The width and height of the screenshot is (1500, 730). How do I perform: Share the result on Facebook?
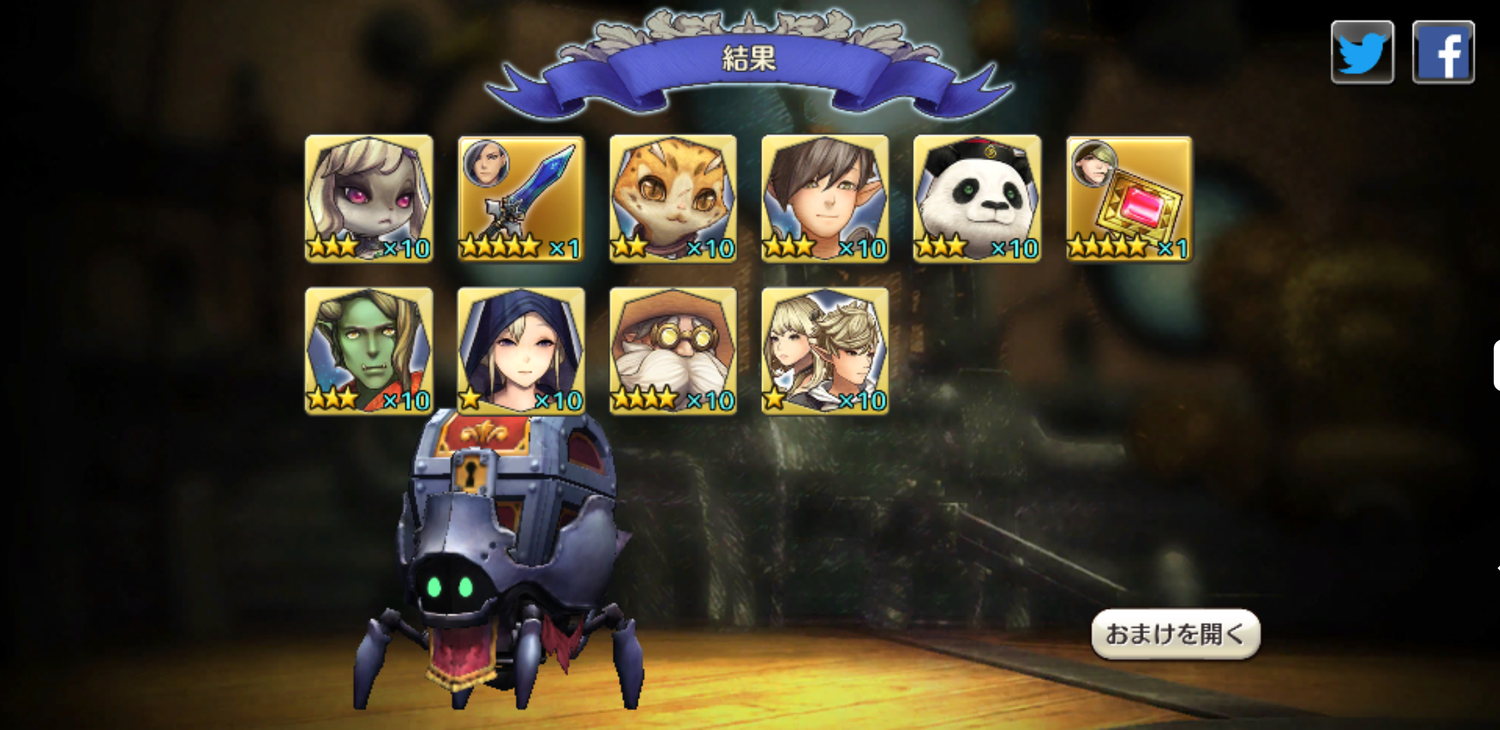1443,52
